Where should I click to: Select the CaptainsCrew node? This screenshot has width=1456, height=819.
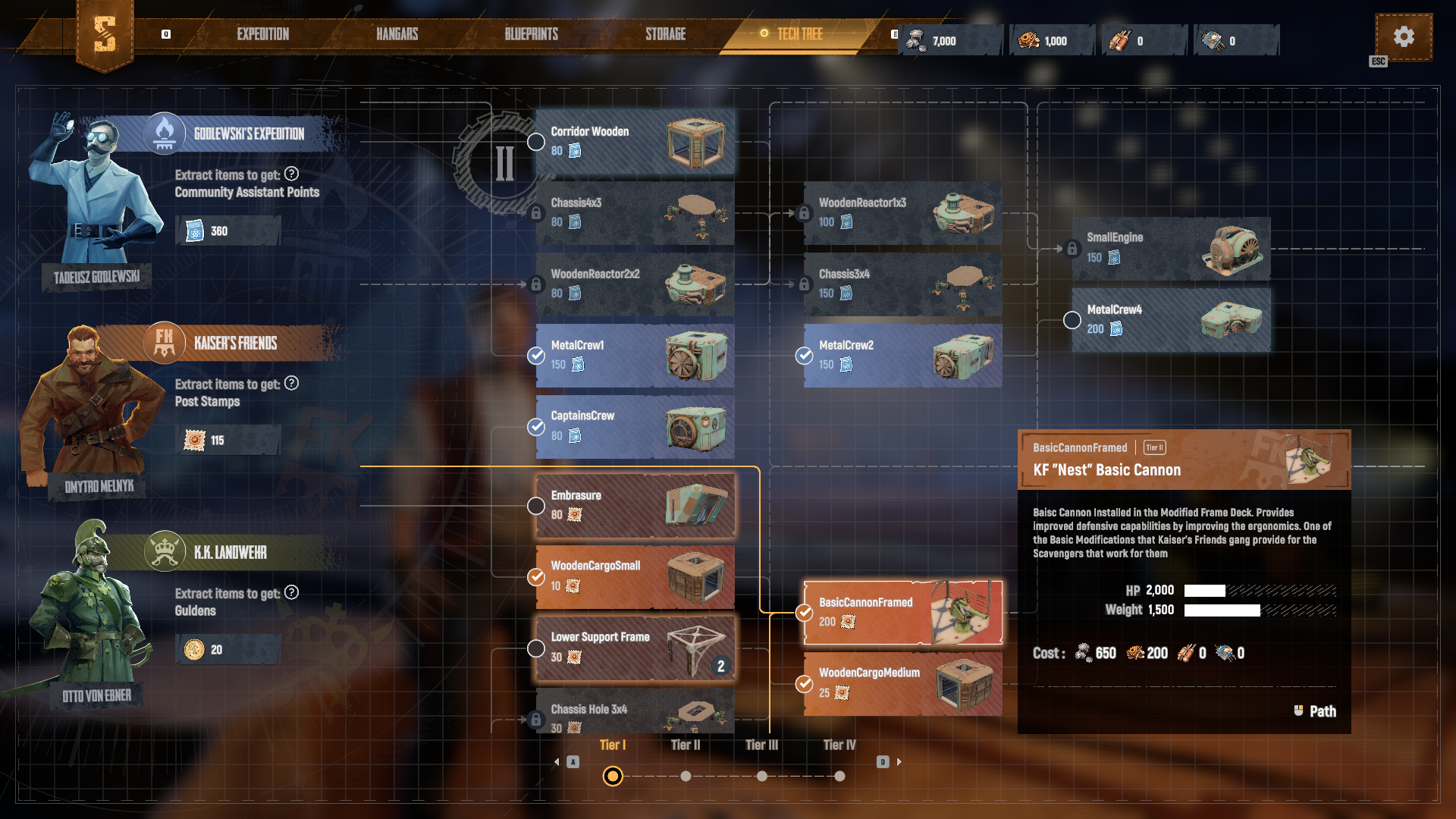pyautogui.click(x=635, y=426)
